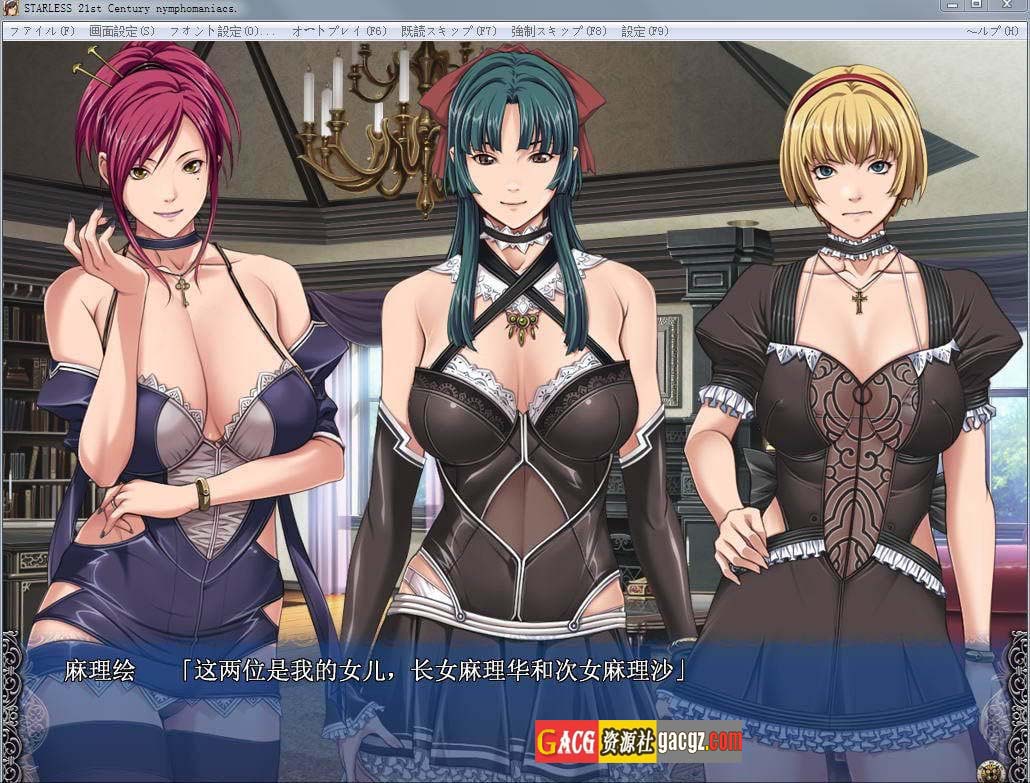This screenshot has height=783, width=1030.
Task: Open the ファイル (File) menu
Action: [x=42, y=31]
